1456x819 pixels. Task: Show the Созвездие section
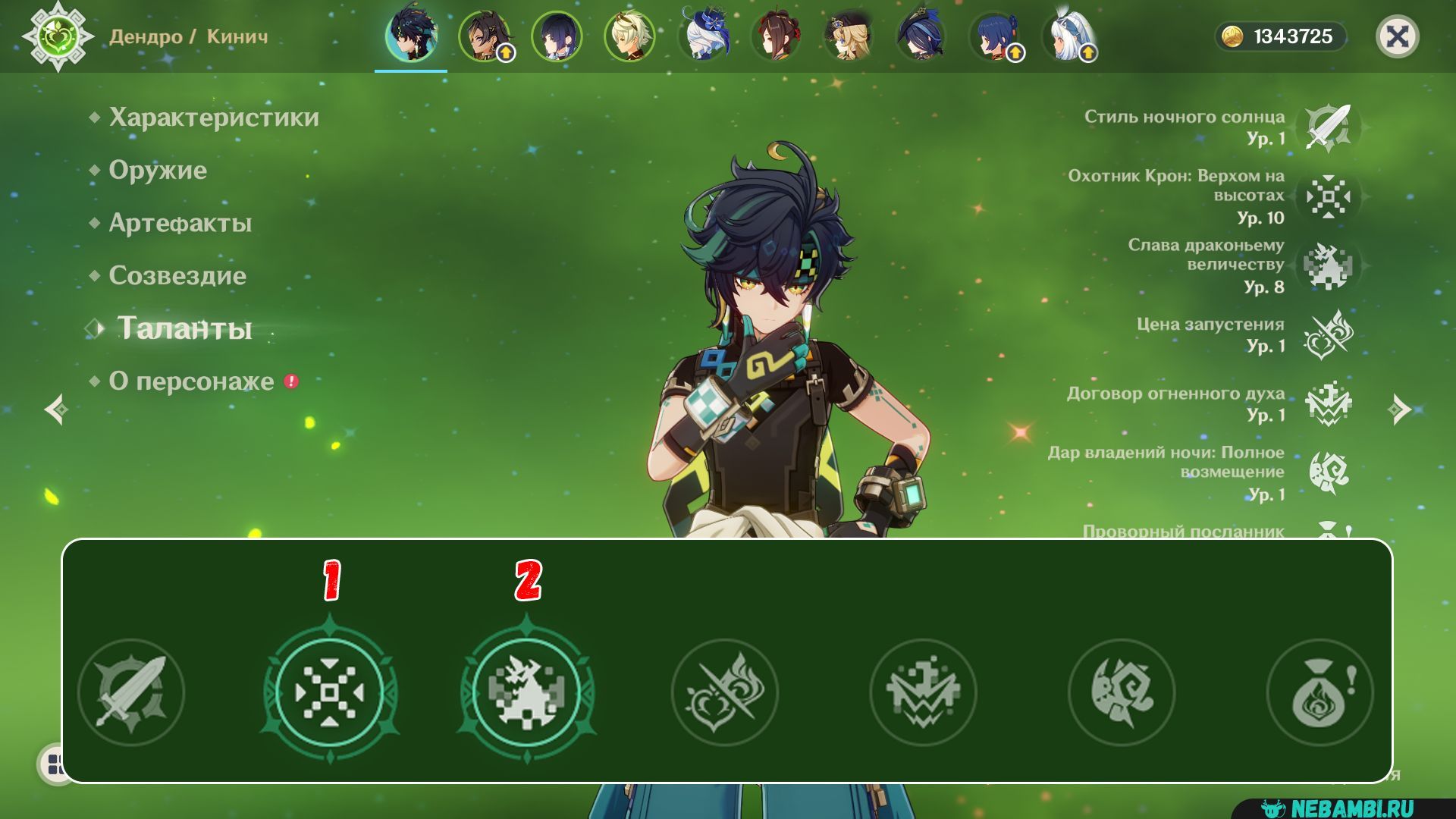[x=177, y=275]
